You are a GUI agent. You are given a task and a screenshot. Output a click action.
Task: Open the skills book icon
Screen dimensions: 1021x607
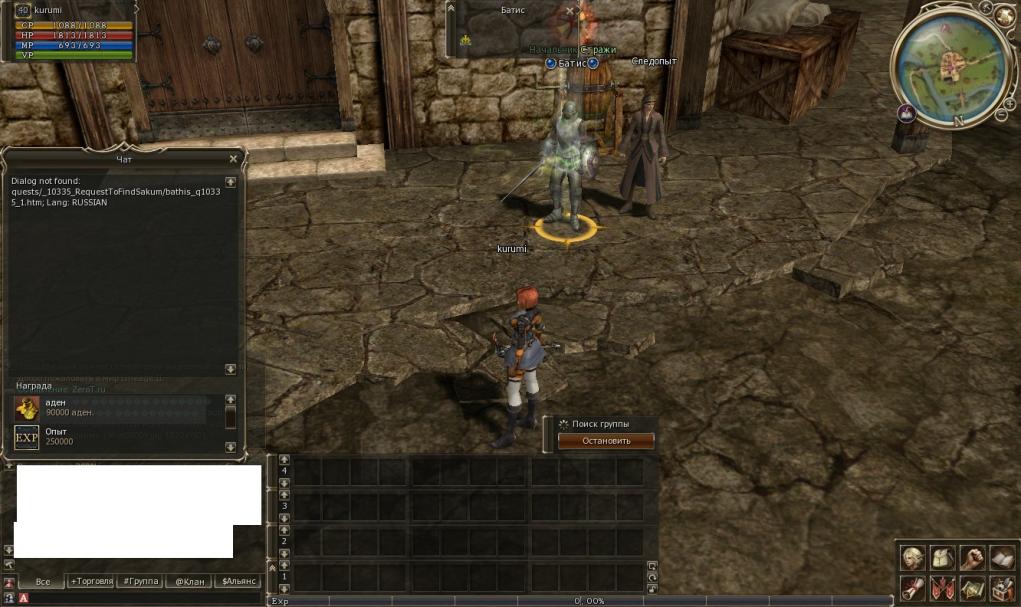click(1001, 557)
